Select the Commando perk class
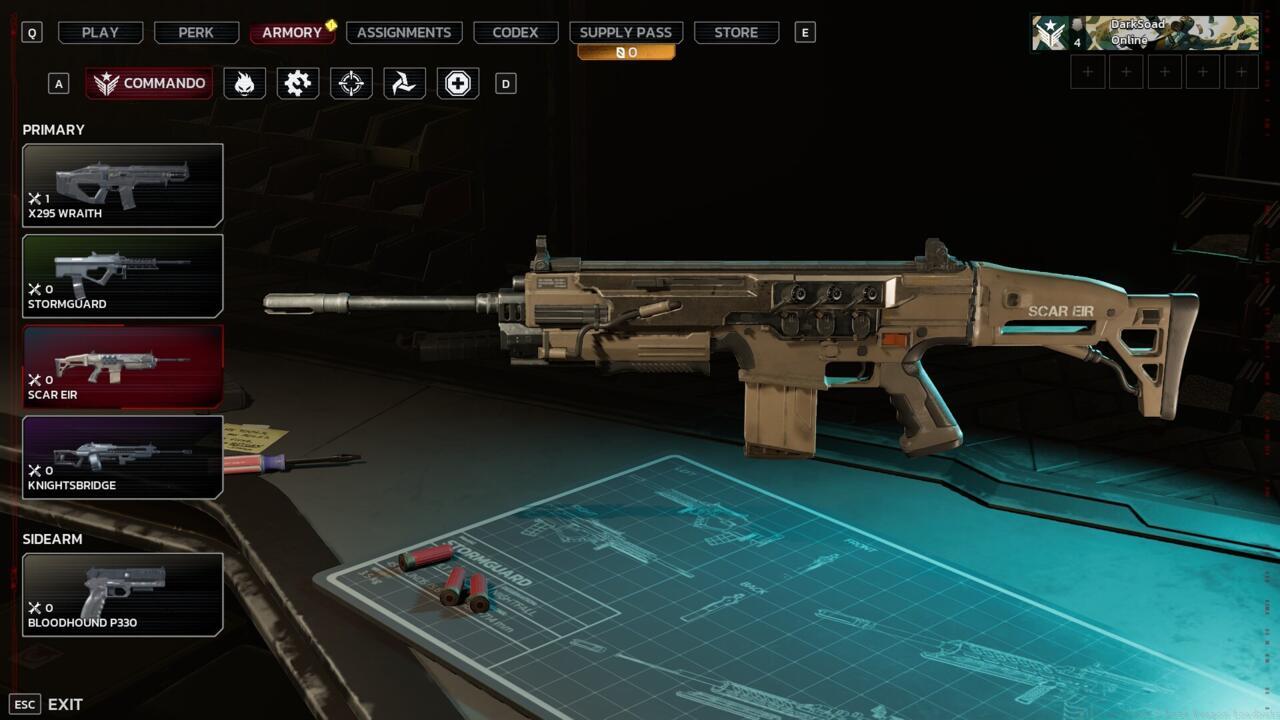This screenshot has height=720, width=1280. point(149,83)
